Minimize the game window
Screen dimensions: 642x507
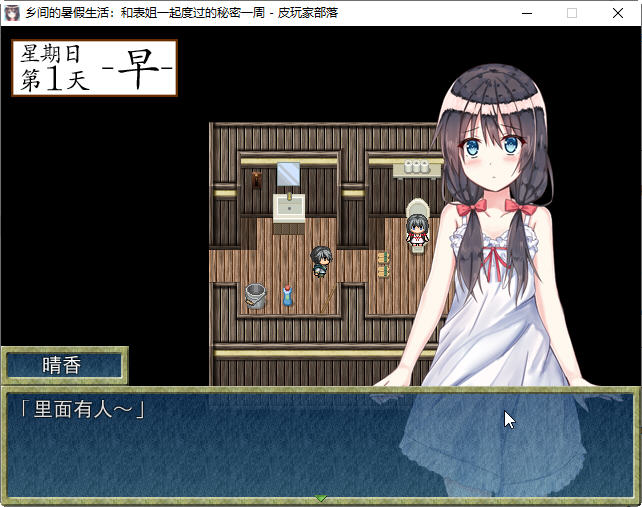[x=526, y=13]
